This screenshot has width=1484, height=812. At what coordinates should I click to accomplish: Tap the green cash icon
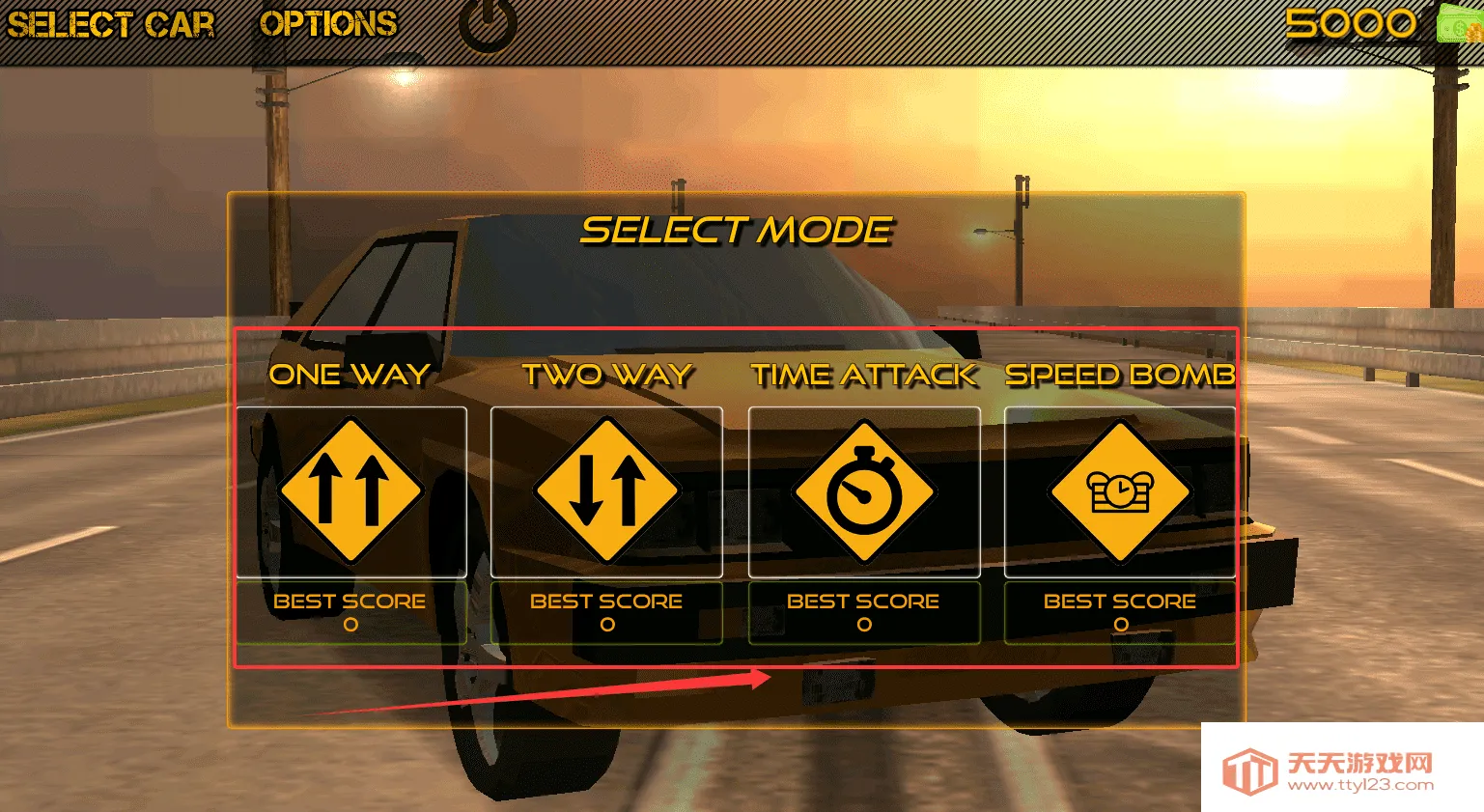pos(1459,23)
